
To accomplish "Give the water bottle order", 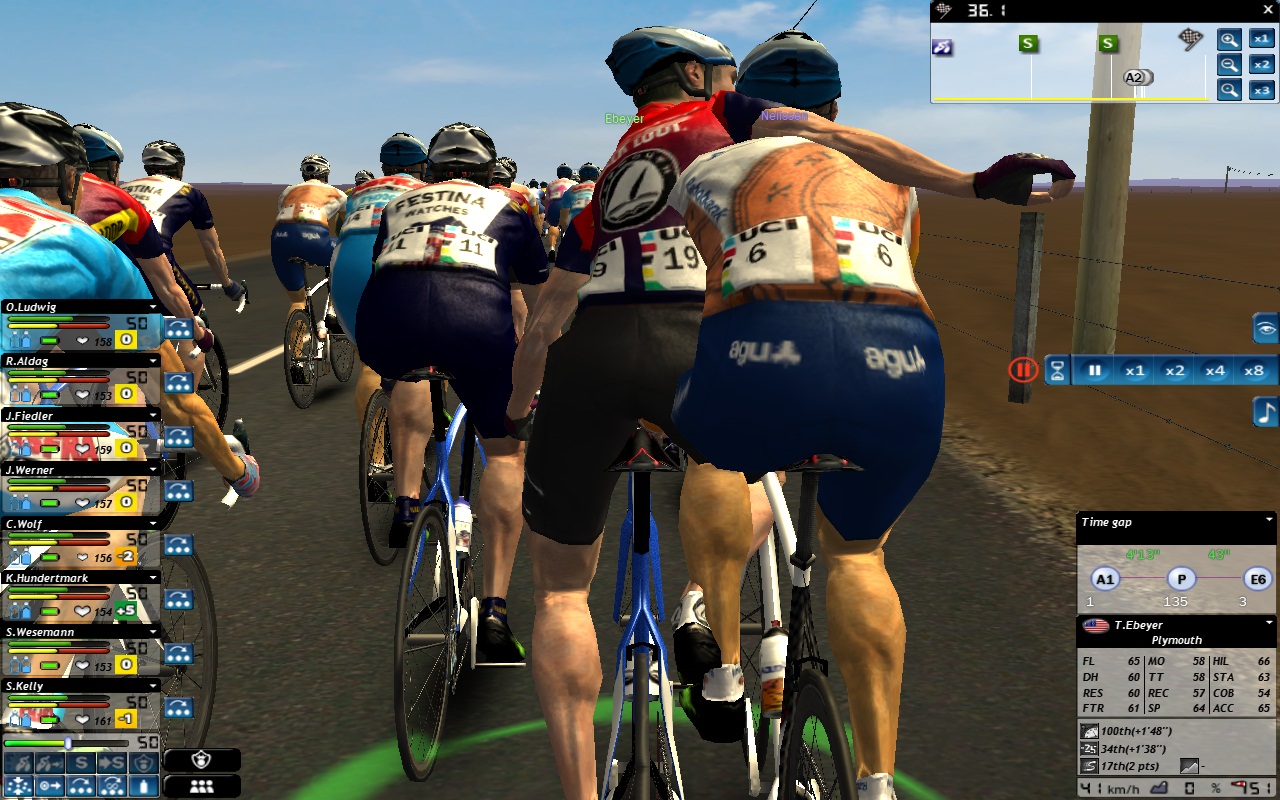I will pos(145,786).
